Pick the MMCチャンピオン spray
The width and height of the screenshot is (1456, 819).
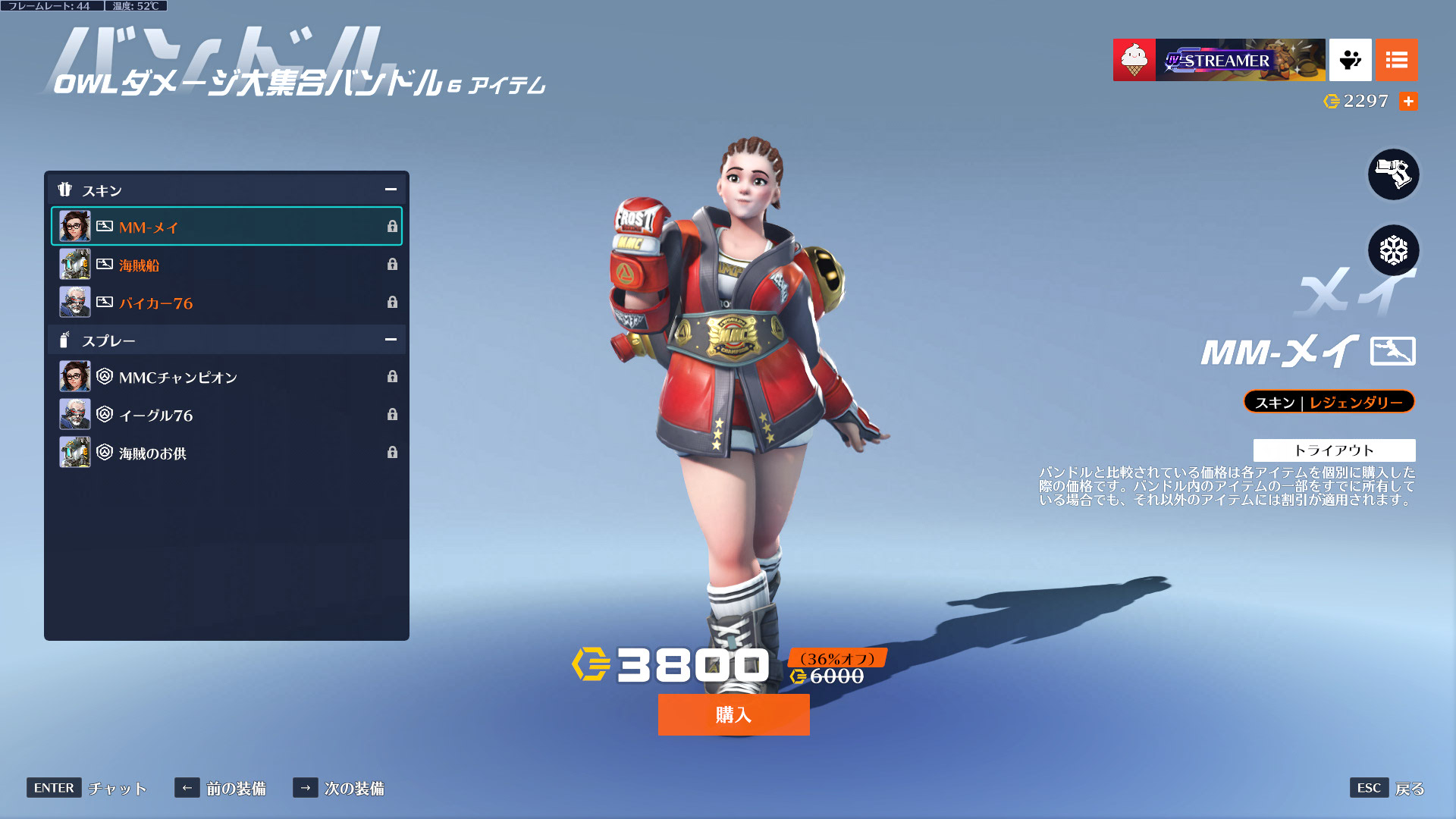point(226,377)
